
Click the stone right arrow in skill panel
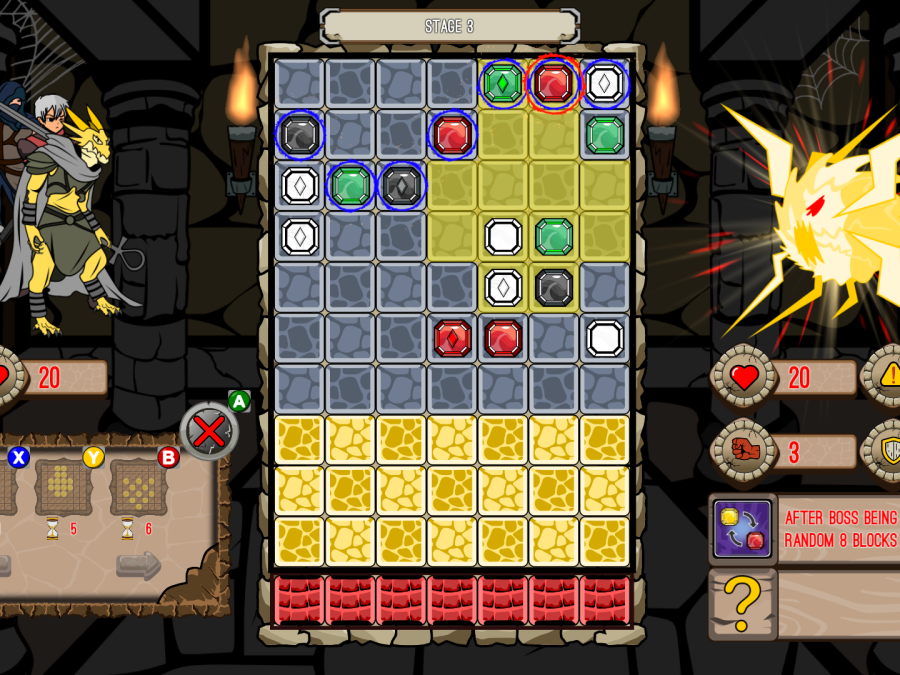click(x=138, y=565)
